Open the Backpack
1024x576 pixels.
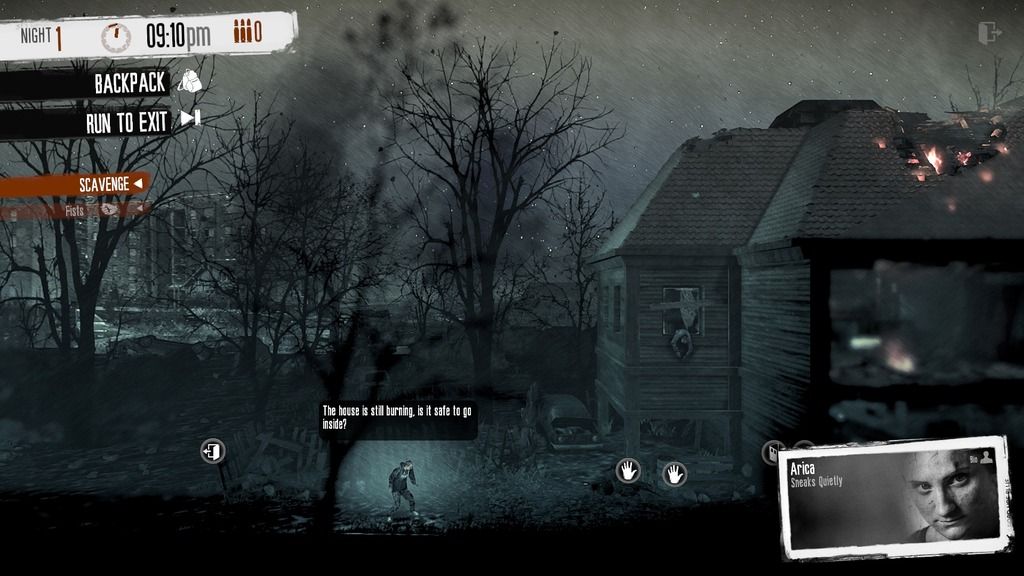130,83
